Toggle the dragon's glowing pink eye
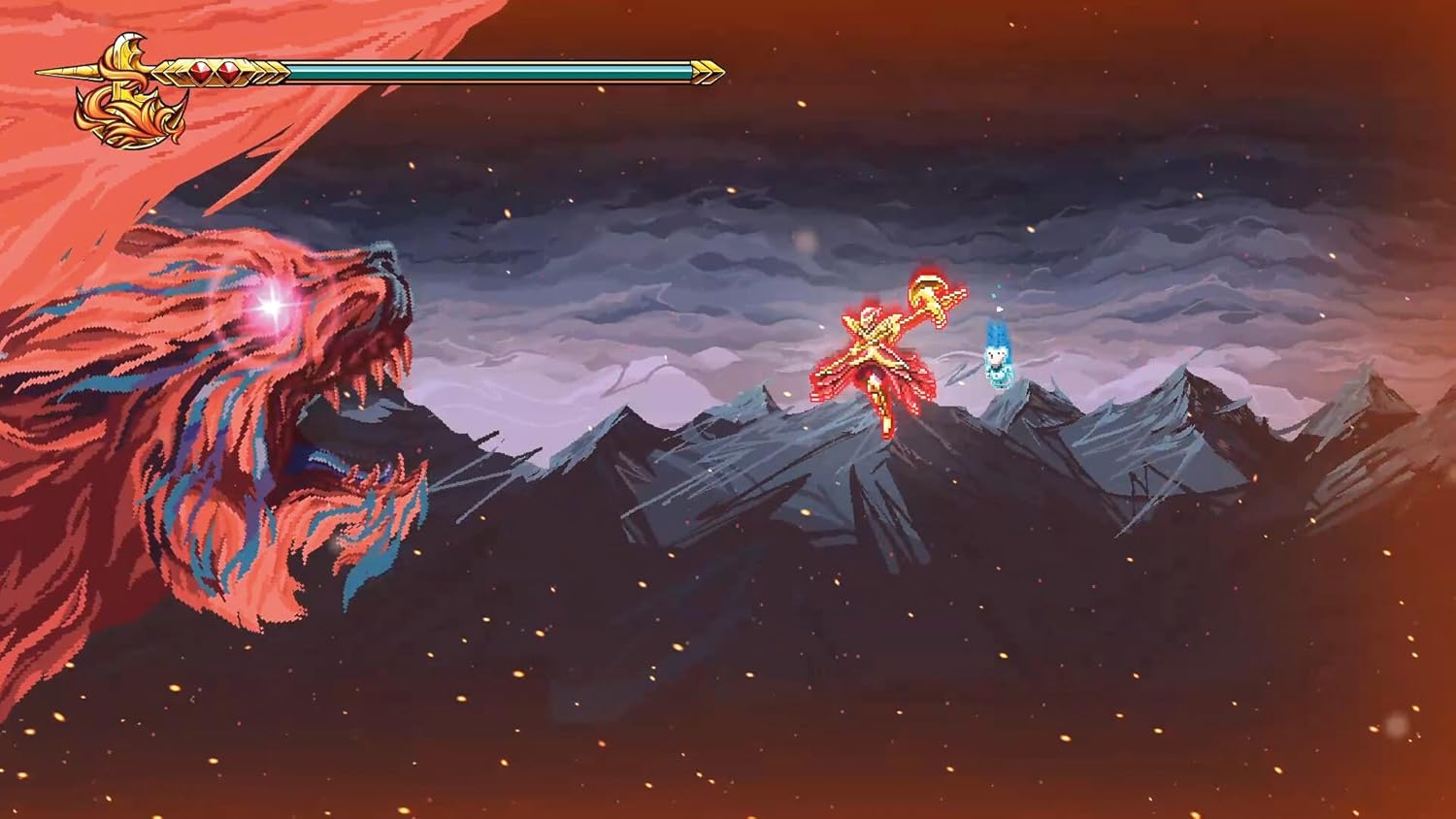This screenshot has width=1456, height=819. pos(272,309)
